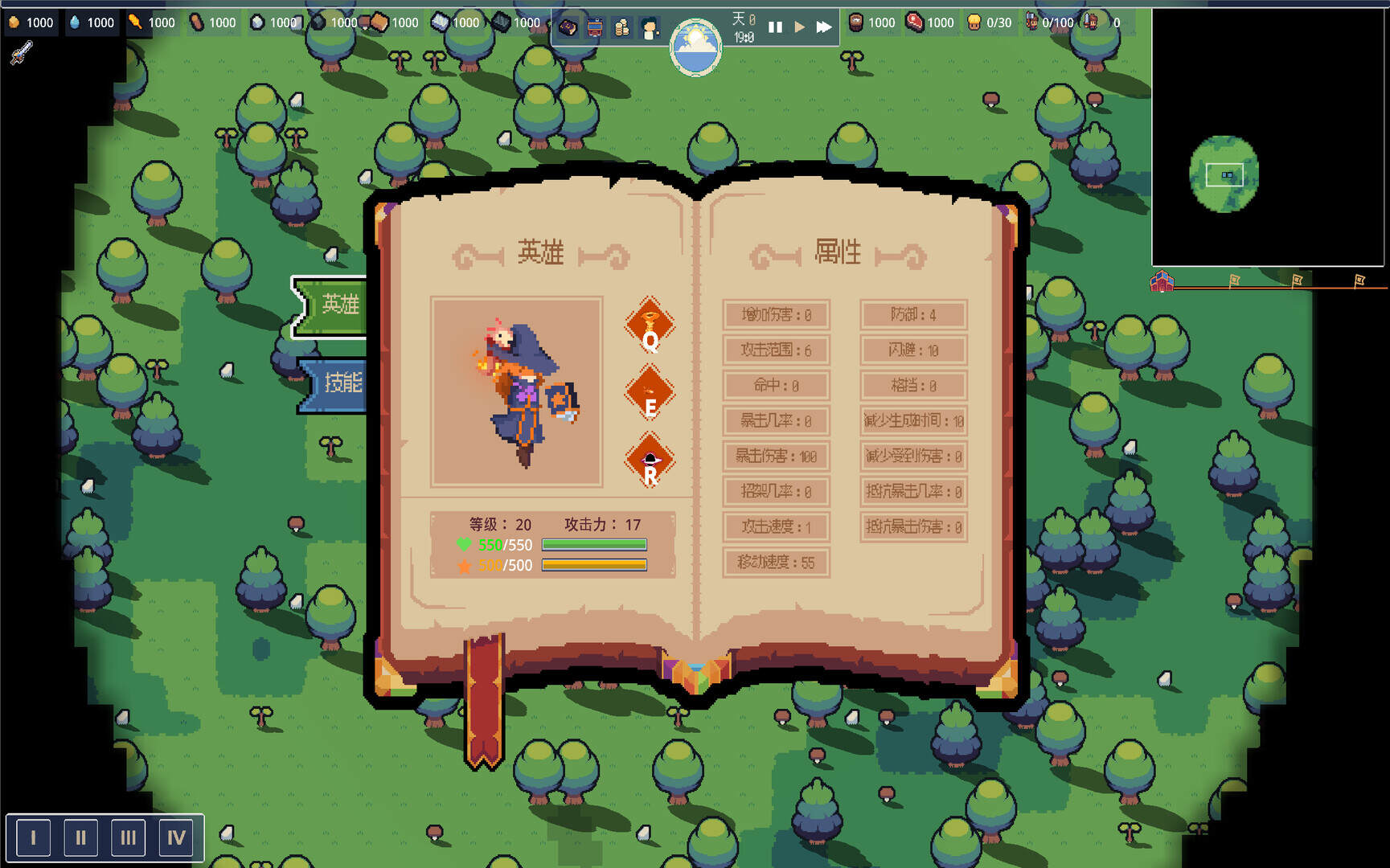Open the 攻击速度 attribute entry
Screen dimensions: 1390x868
tap(775, 527)
